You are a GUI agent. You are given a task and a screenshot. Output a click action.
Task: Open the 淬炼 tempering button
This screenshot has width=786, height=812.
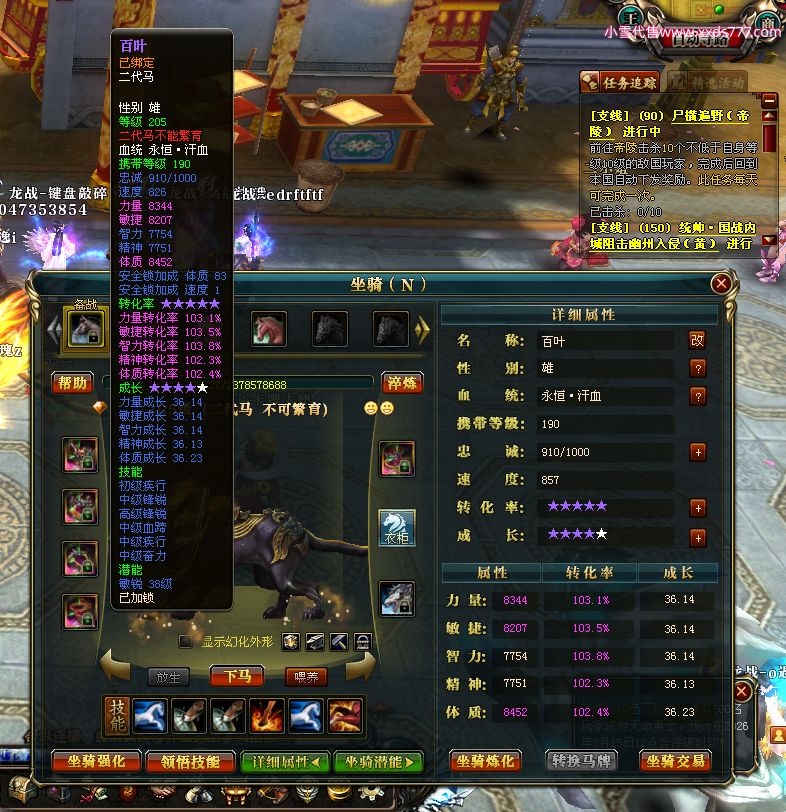(400, 383)
